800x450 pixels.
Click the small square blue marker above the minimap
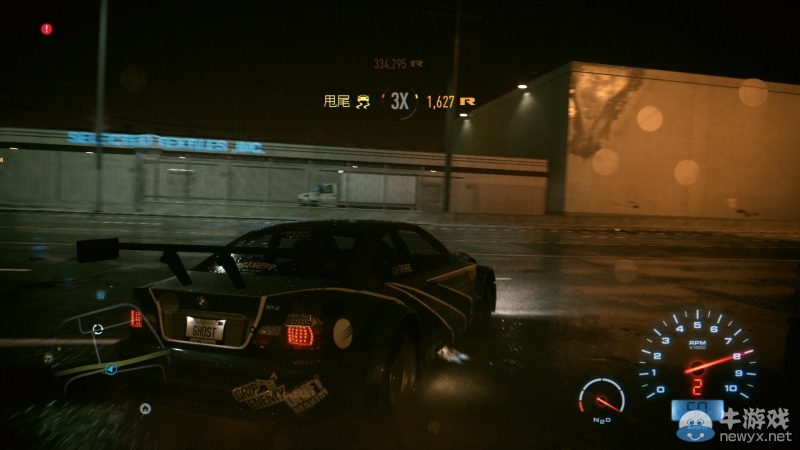coord(101,295)
